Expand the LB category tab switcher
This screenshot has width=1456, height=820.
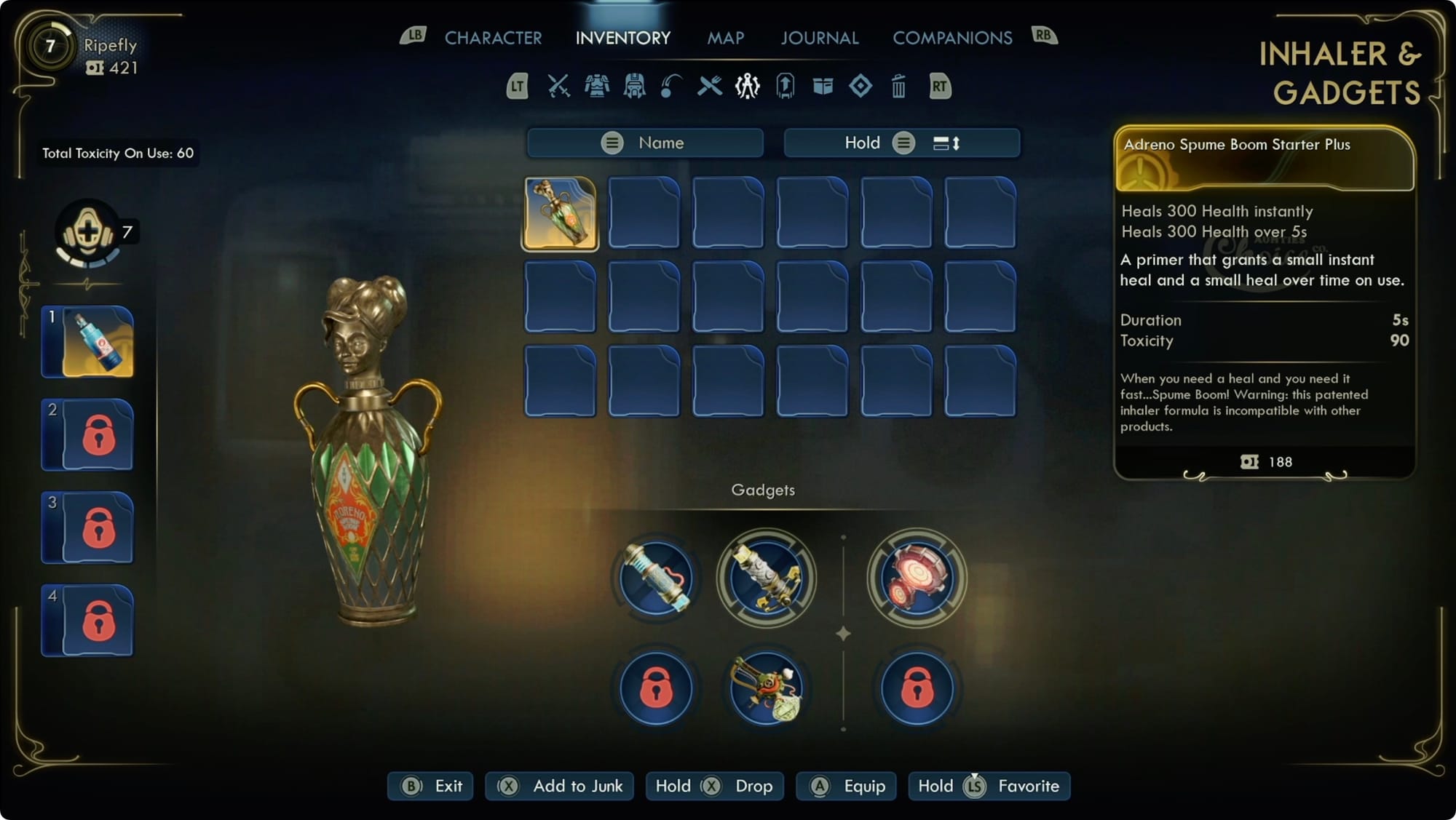414,34
